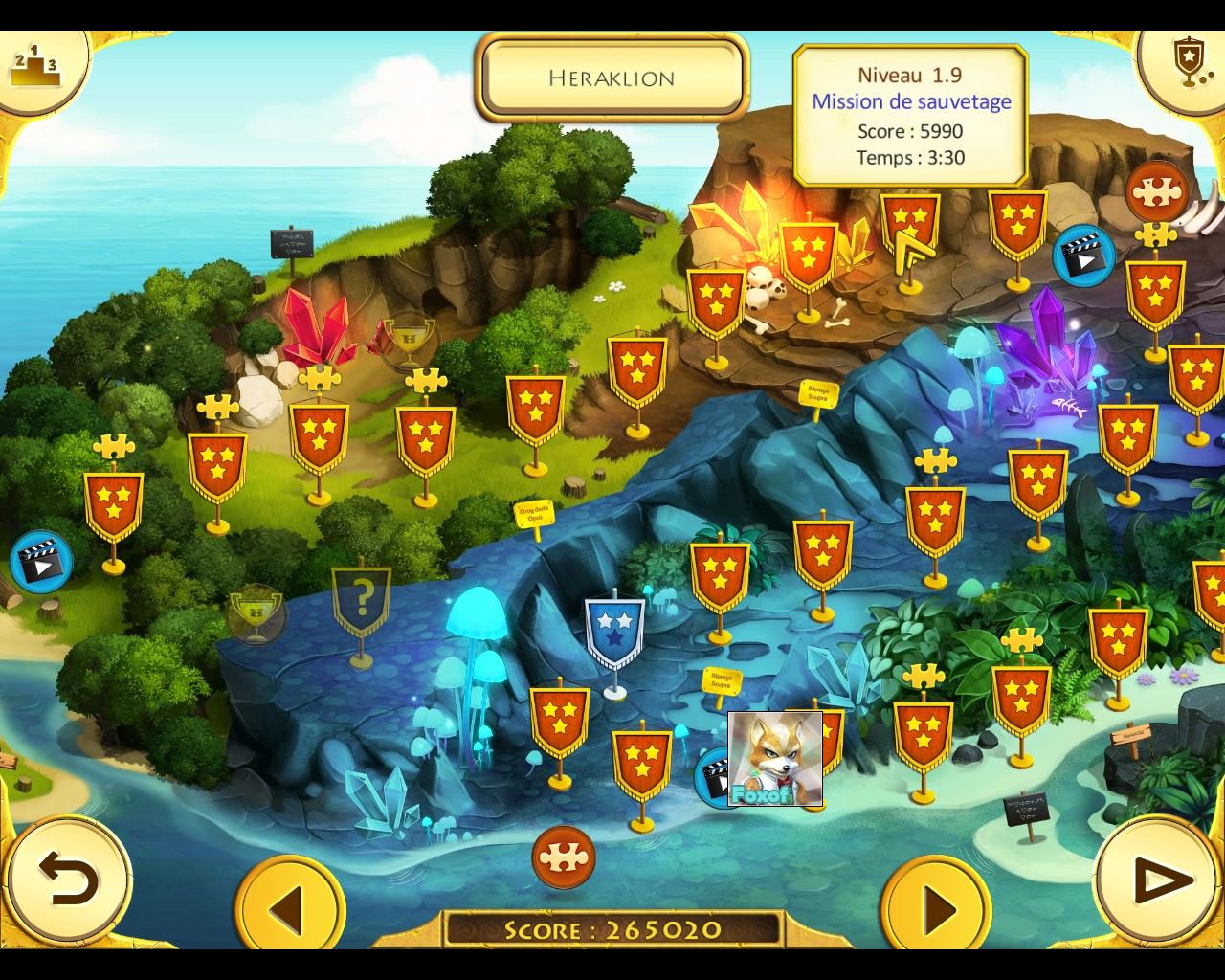Watch the clapperboard cutscene near the purple crystals
This screenshot has height=980, width=1225.
click(x=1082, y=256)
